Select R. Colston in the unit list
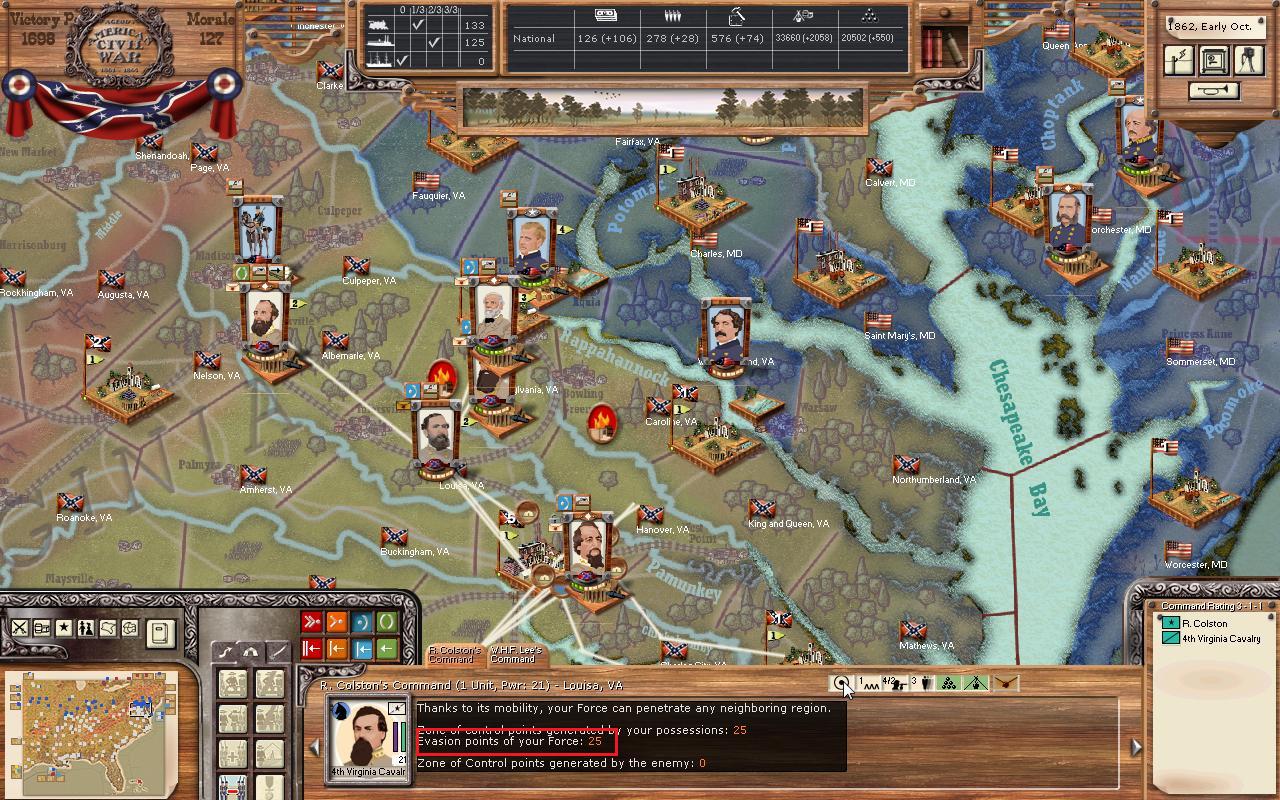Screen dimensions: 1280x800 coord(1204,623)
